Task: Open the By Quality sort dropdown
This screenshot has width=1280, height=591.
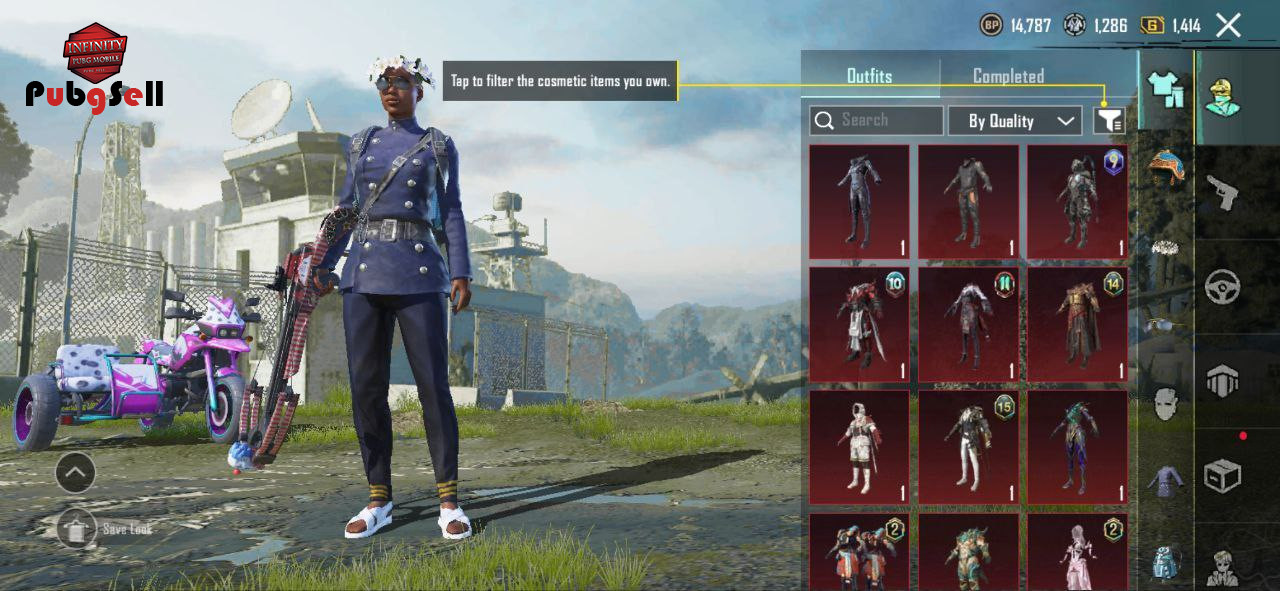Action: pos(1014,121)
